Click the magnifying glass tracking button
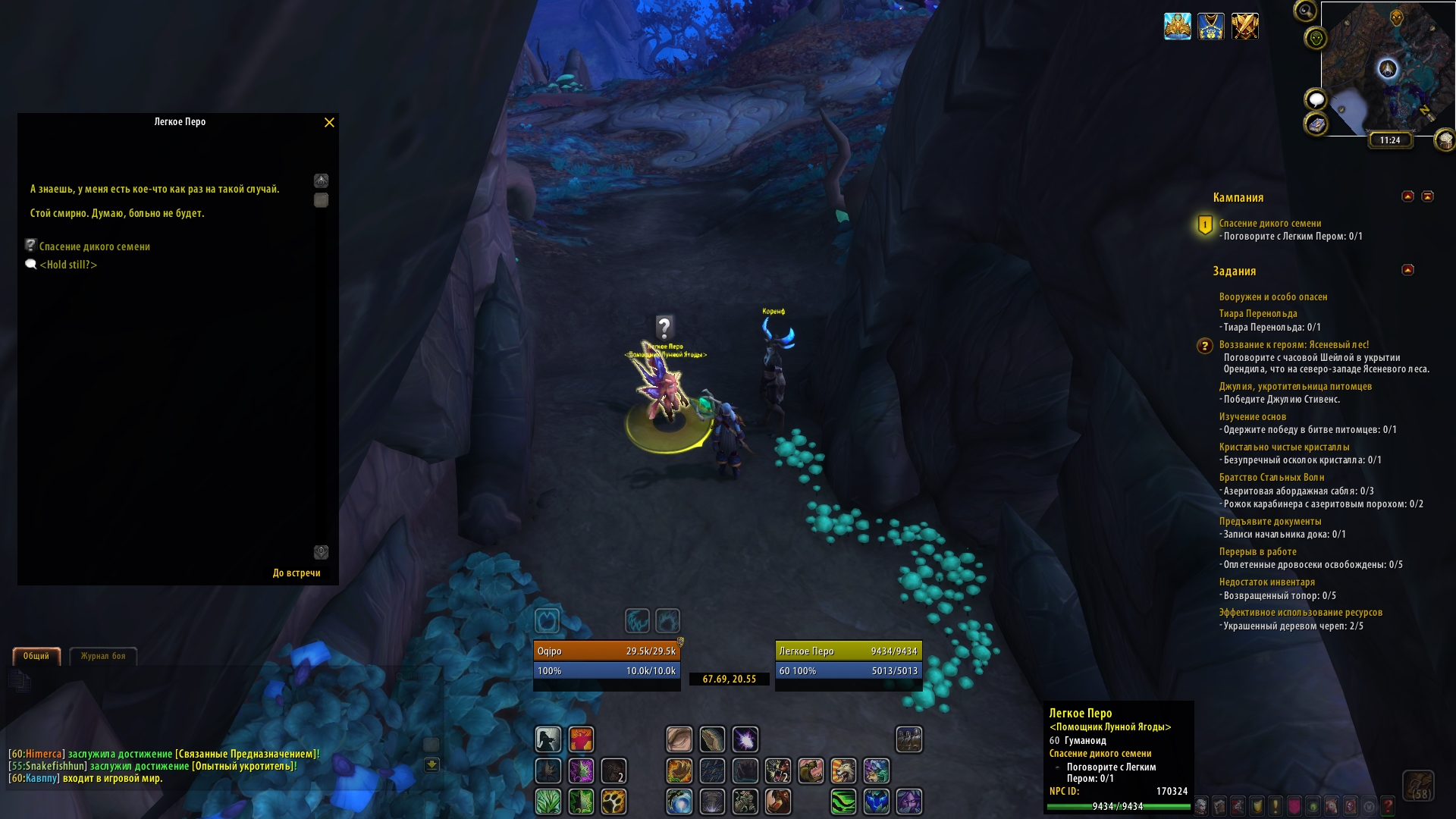The width and height of the screenshot is (1456, 819). 1305,11
